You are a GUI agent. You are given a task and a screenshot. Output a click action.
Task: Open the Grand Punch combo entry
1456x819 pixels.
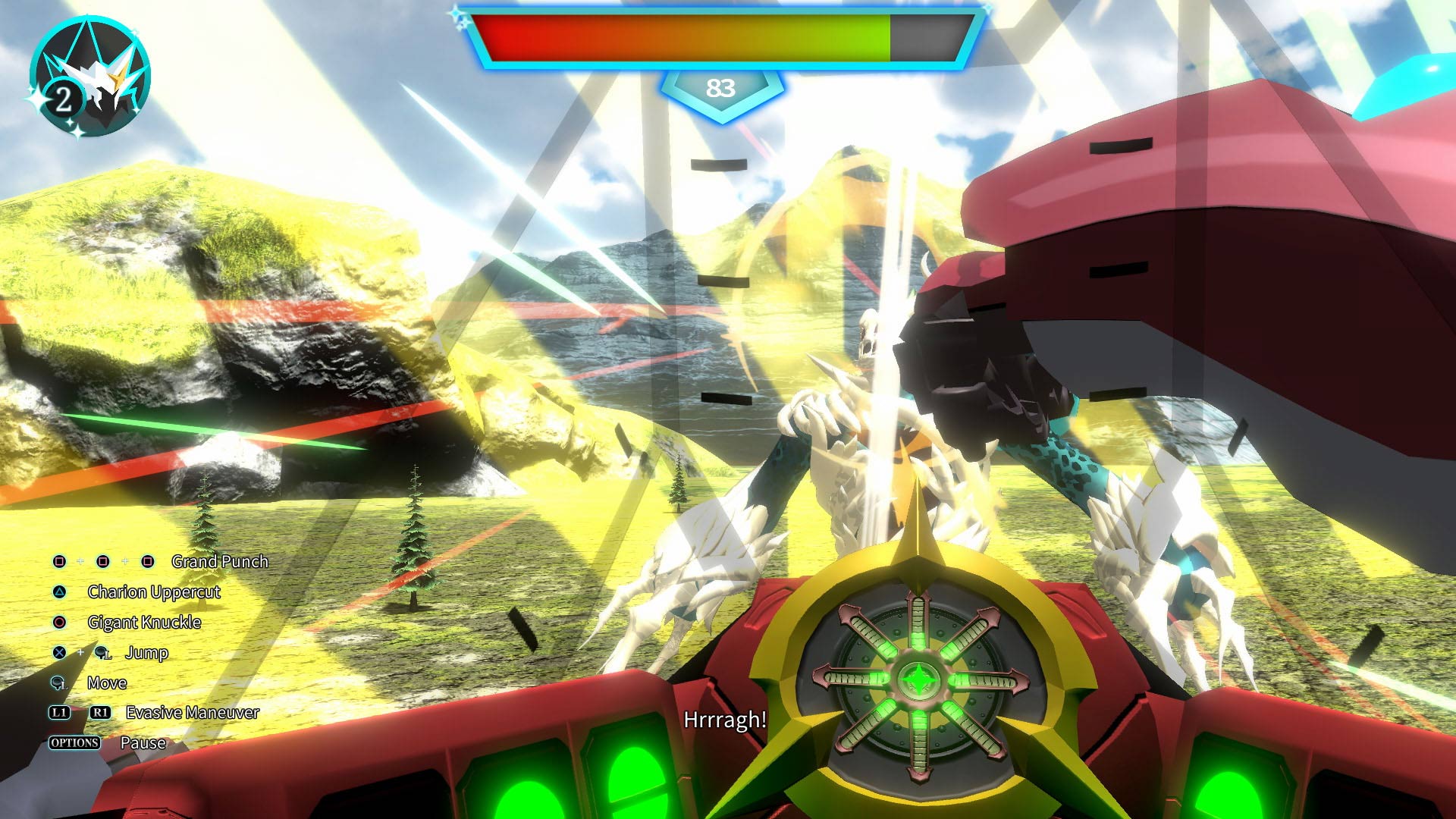pos(220,561)
